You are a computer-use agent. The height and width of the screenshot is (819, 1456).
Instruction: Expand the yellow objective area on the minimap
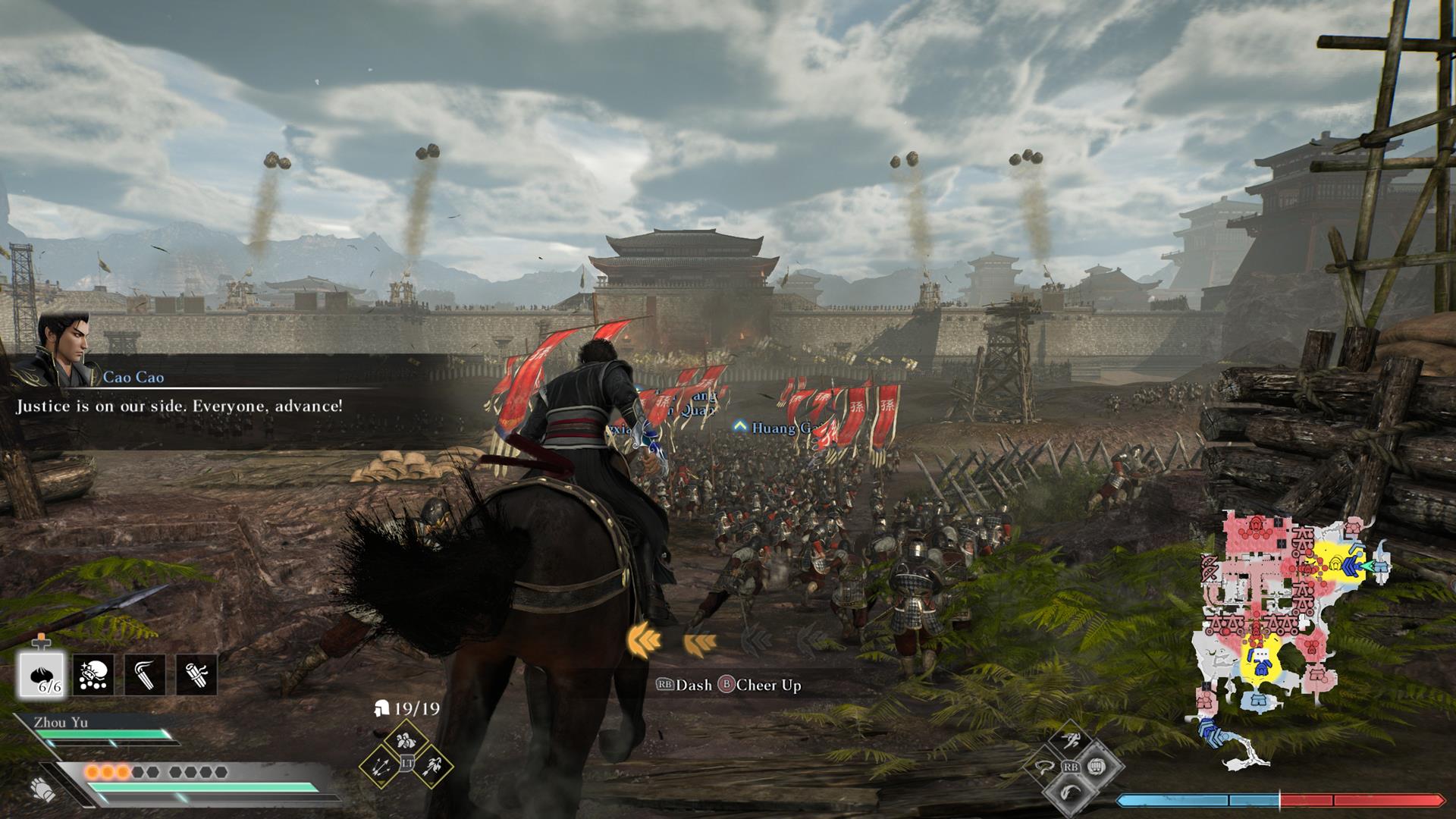pos(1338,563)
